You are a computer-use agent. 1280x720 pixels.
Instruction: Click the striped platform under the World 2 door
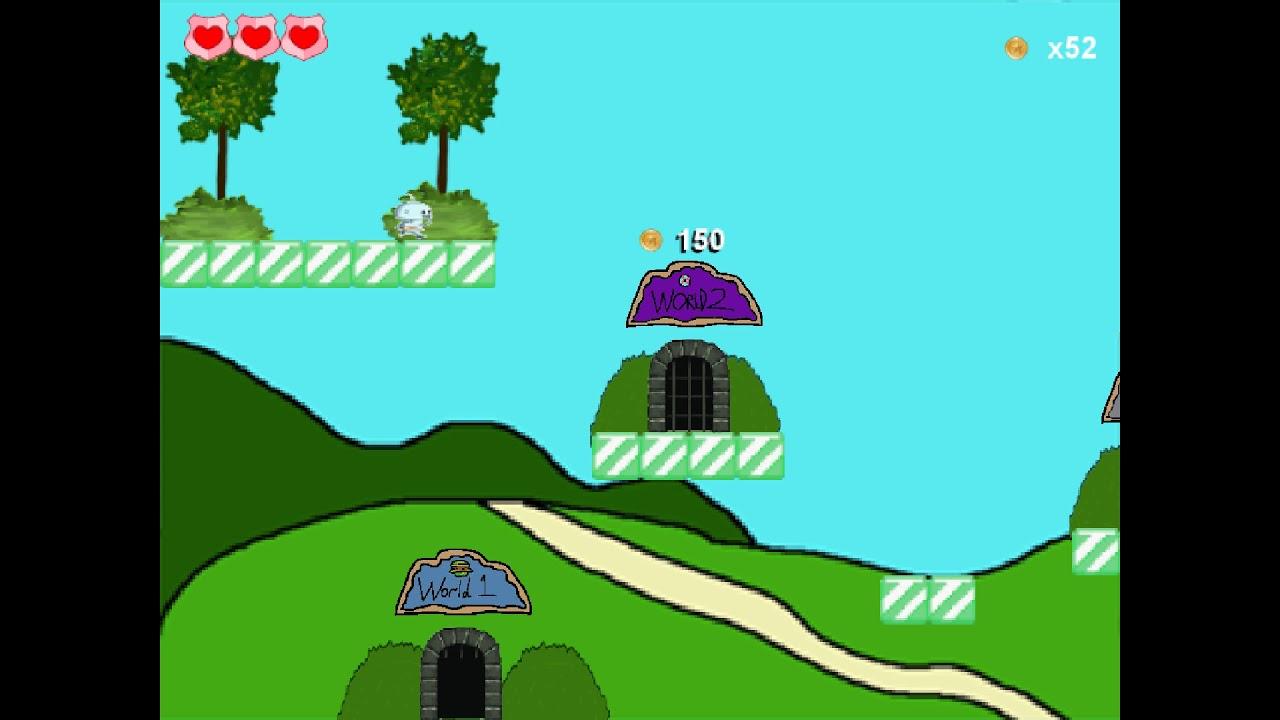687,455
